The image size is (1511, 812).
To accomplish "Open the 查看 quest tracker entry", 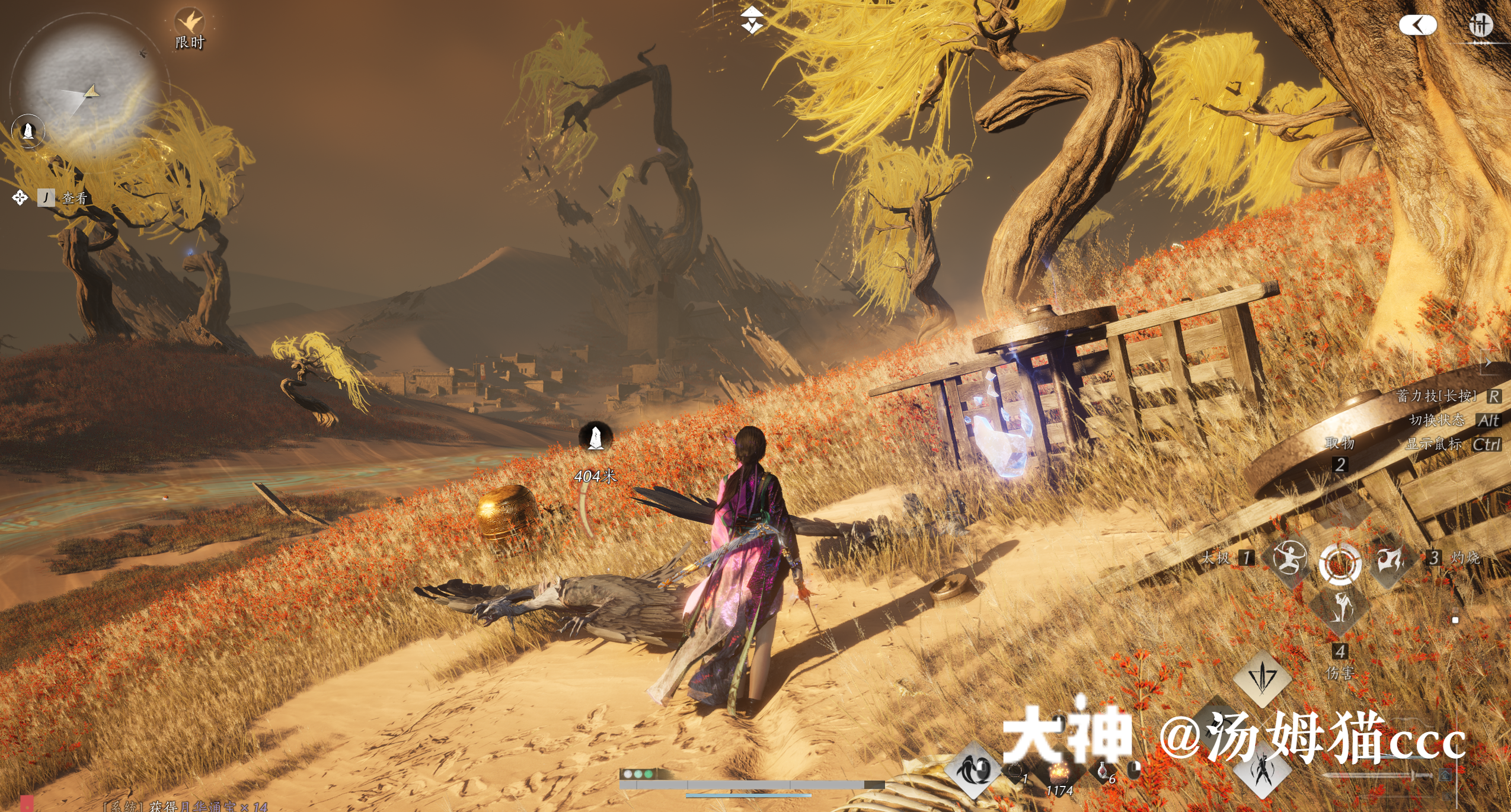I will coord(75,198).
